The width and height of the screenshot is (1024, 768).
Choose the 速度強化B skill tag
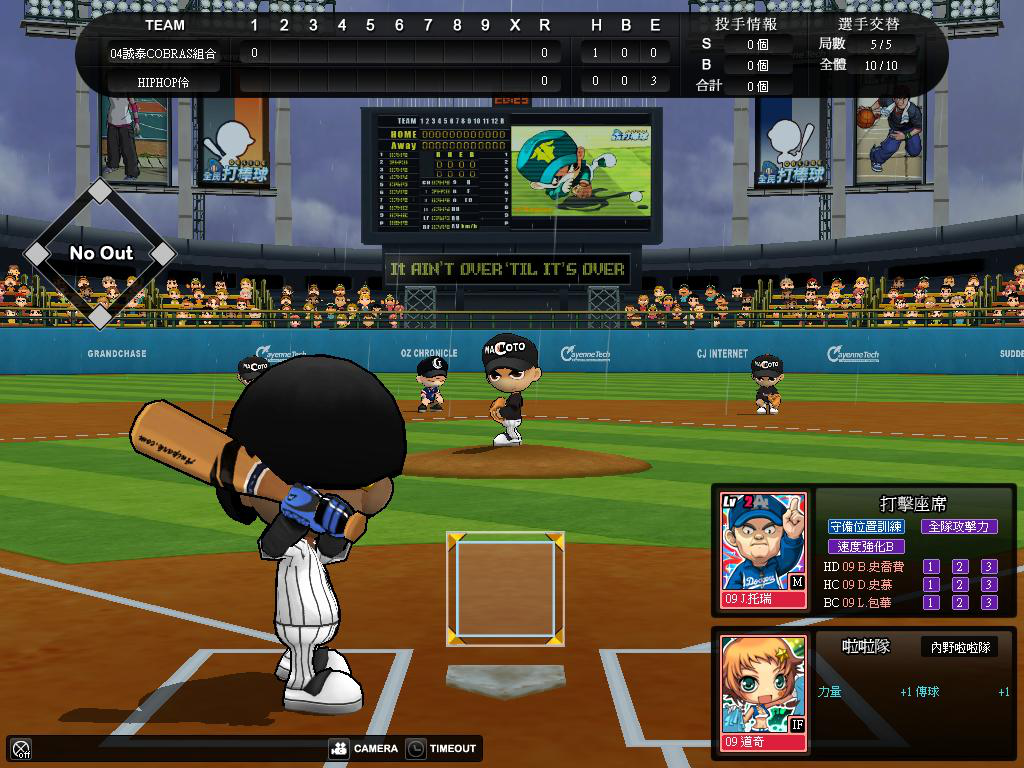point(866,546)
